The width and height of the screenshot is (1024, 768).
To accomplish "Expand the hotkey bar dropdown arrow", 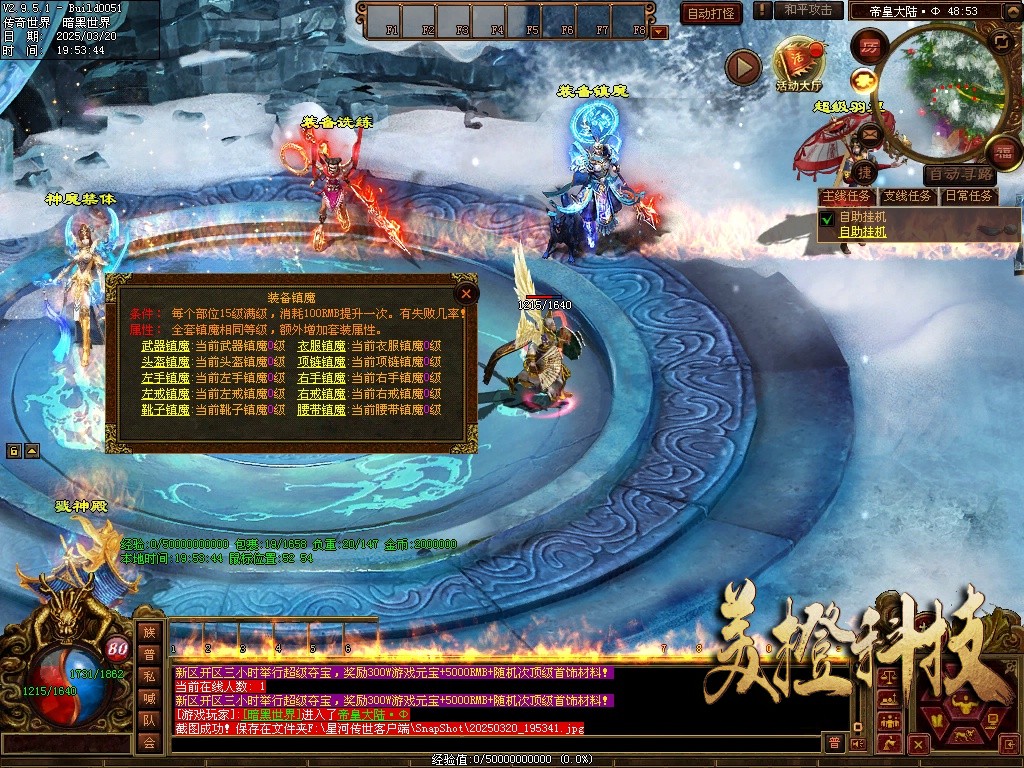I will tap(659, 31).
